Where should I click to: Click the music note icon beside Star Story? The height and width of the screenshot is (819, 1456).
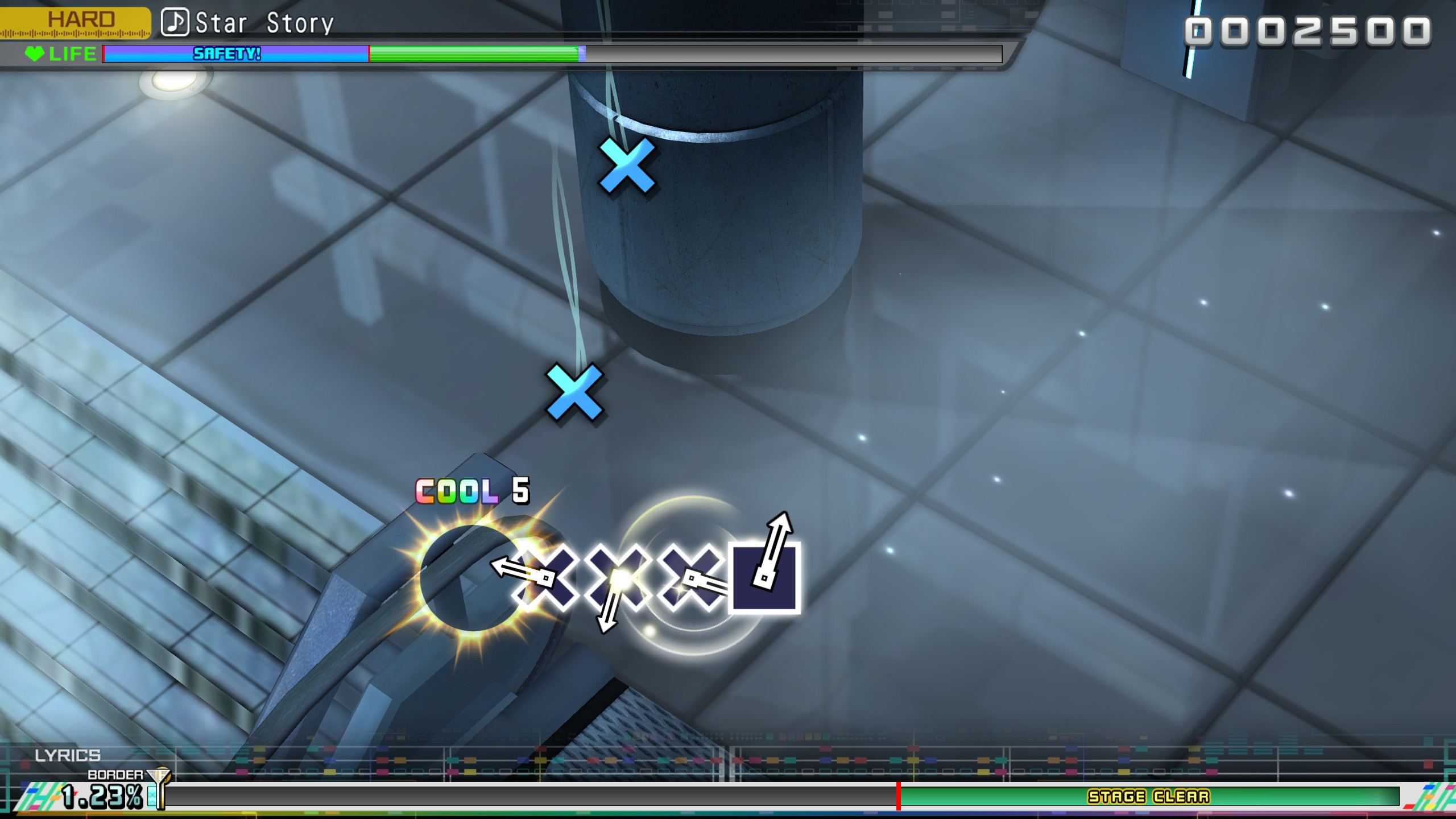[x=175, y=23]
